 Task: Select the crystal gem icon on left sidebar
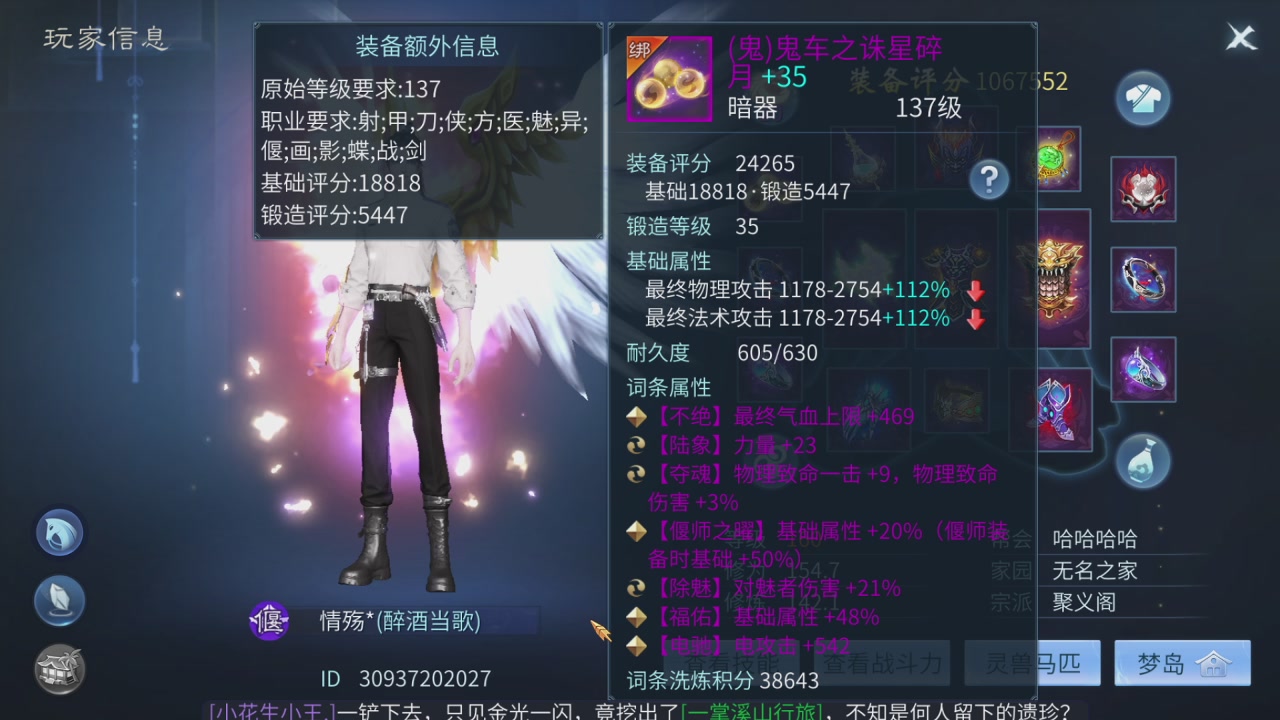click(x=59, y=601)
